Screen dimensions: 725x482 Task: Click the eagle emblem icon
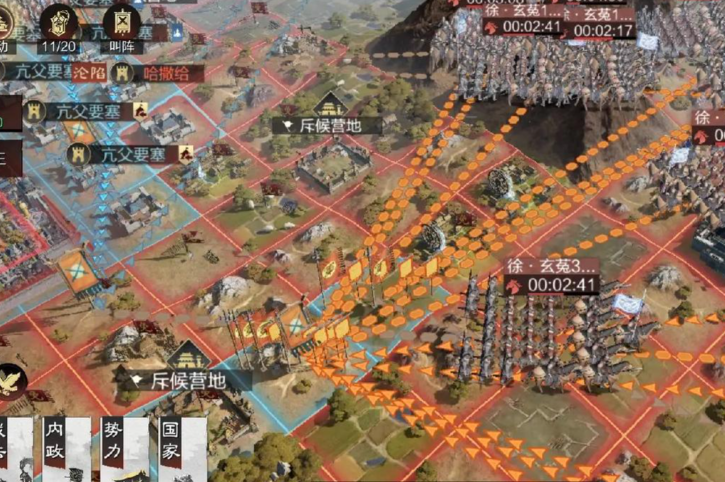[x=11, y=381]
